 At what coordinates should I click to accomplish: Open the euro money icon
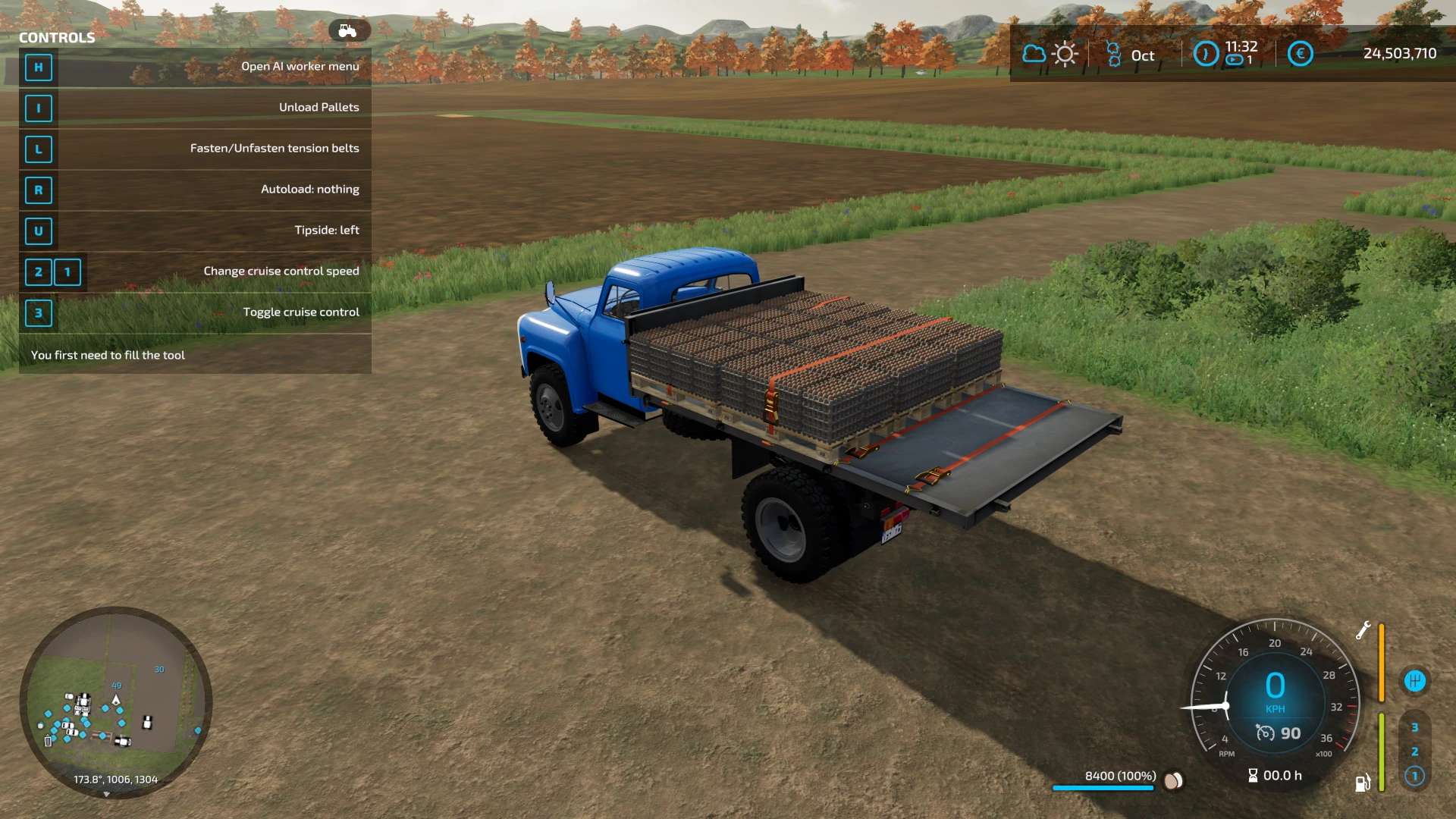click(1300, 54)
